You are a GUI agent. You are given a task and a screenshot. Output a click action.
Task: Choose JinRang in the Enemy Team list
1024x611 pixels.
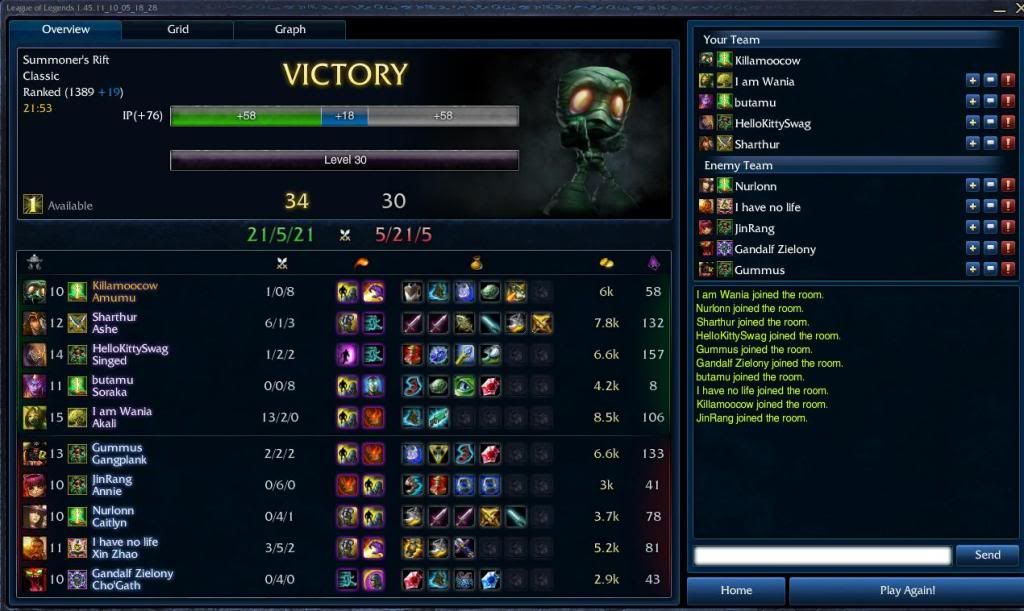(755, 228)
